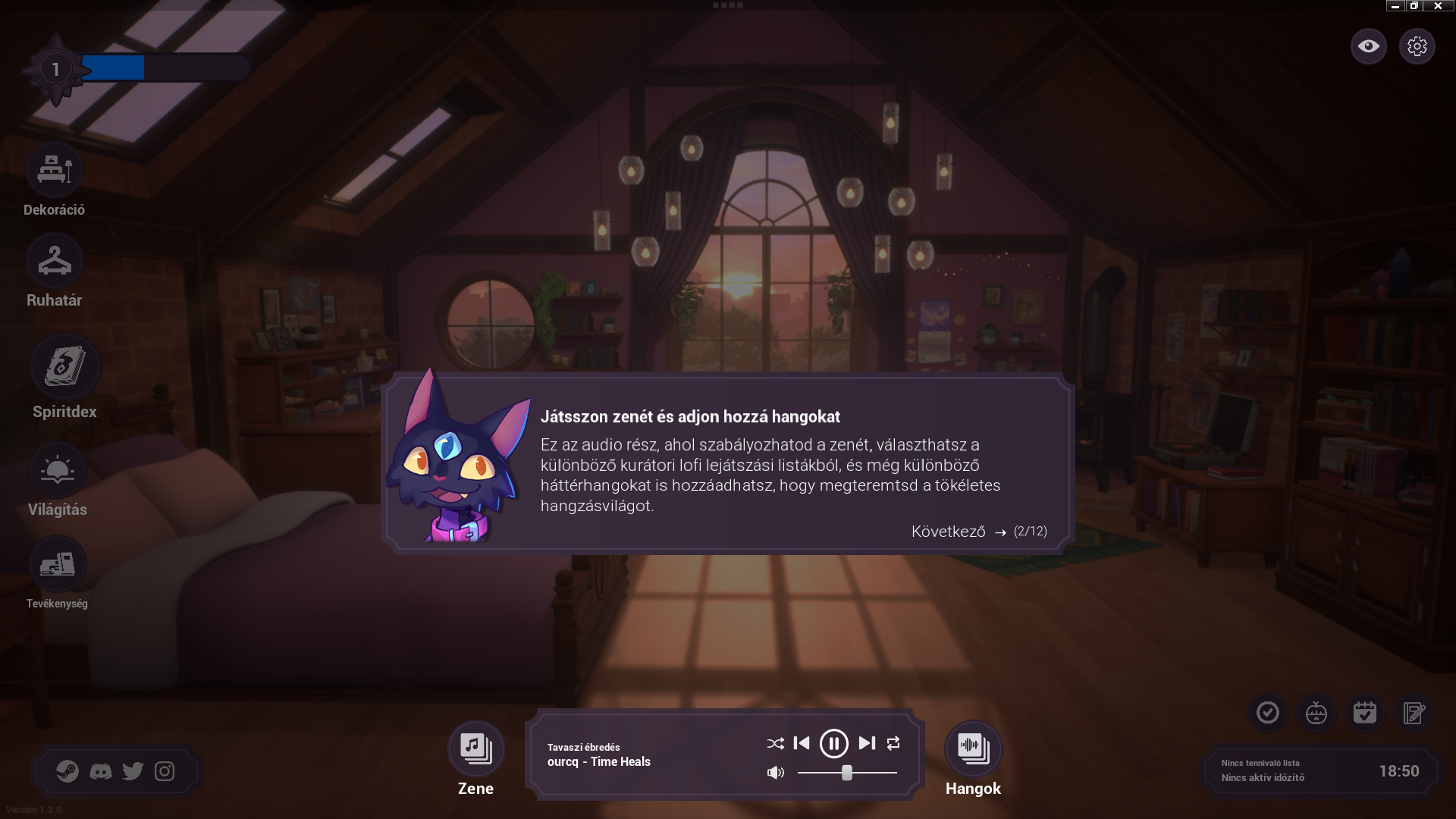Open the Spiritdex book
Viewport: 1456px width, 819px height.
(x=64, y=367)
